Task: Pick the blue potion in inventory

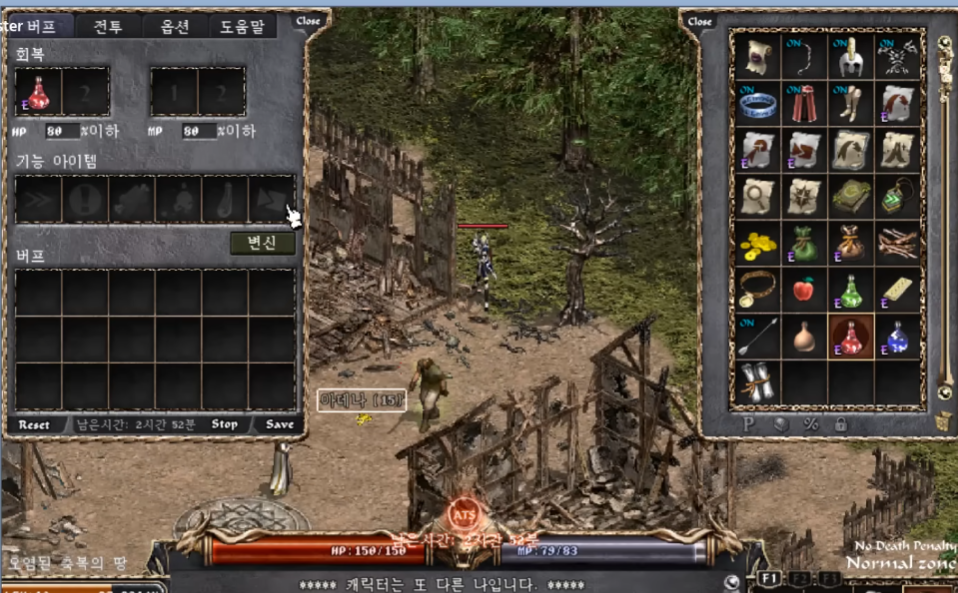Action: tap(897, 337)
